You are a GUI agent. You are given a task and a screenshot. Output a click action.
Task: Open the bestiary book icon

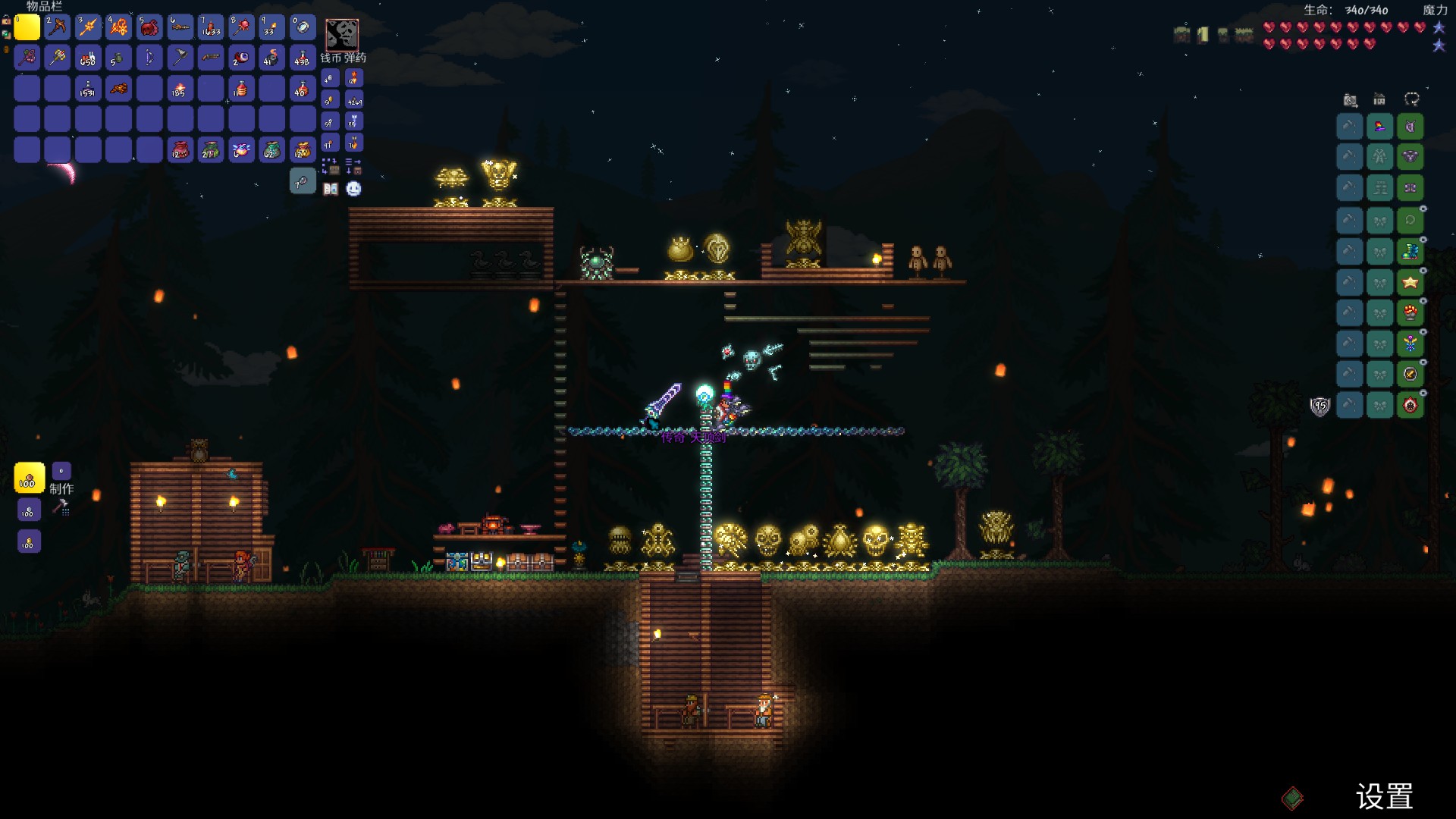331,189
